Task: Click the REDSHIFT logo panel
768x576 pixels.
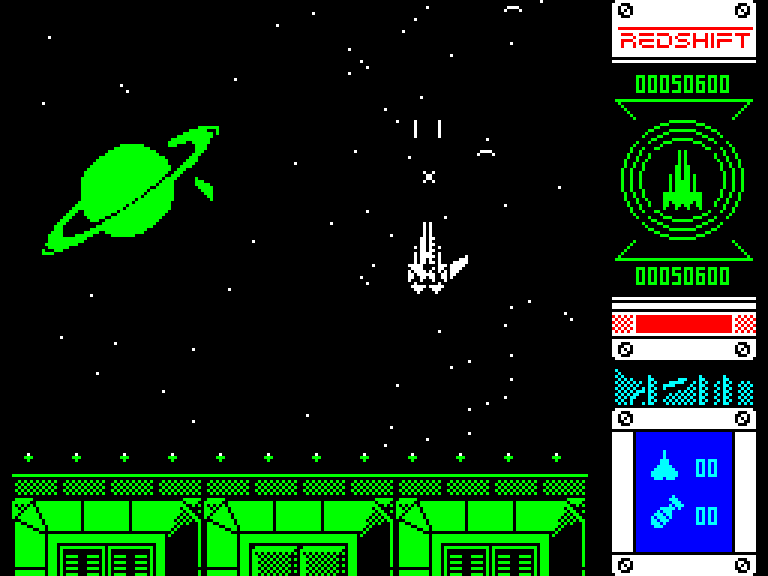Action: [x=684, y=40]
